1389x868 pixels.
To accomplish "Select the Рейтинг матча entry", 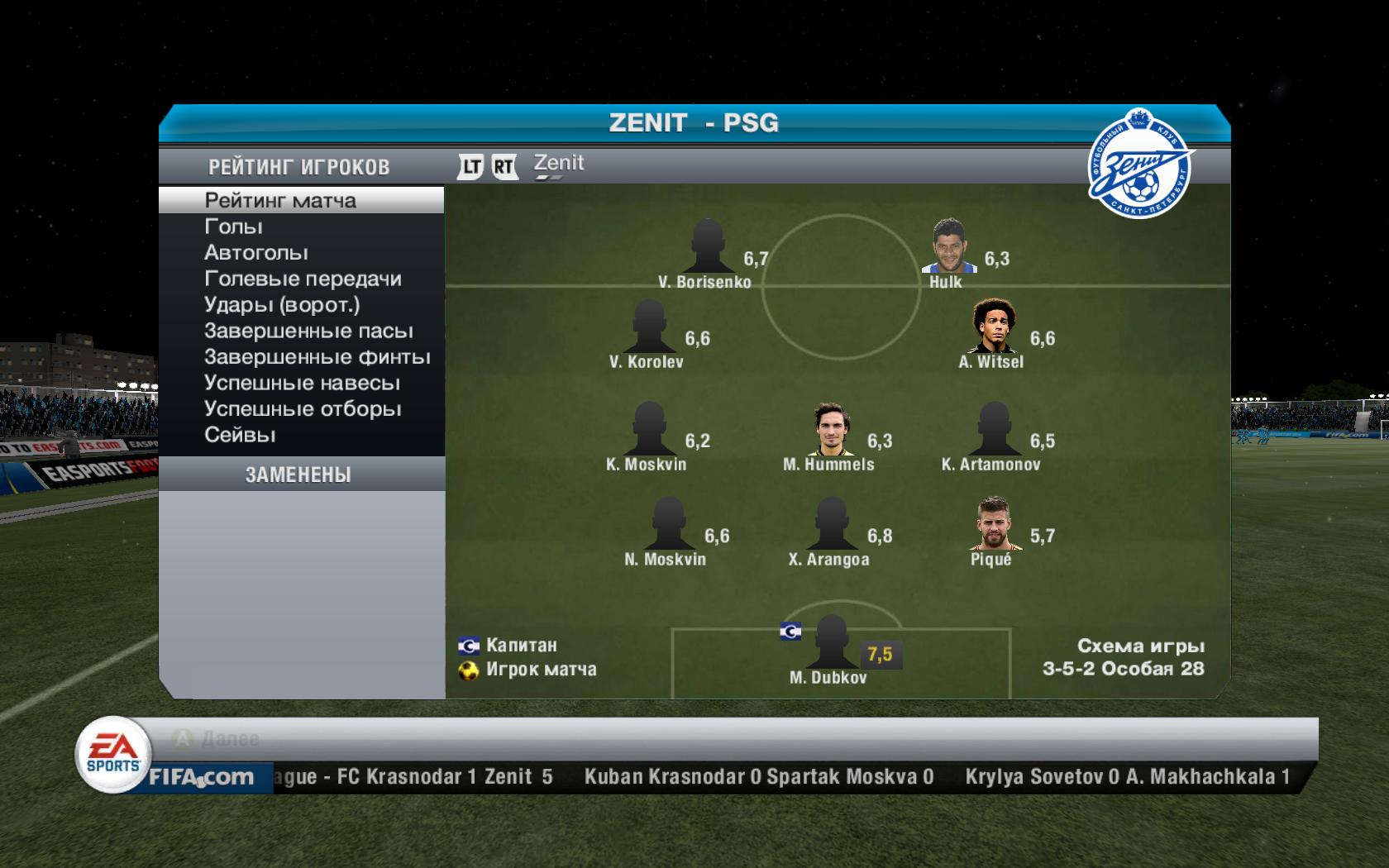I will point(281,200).
